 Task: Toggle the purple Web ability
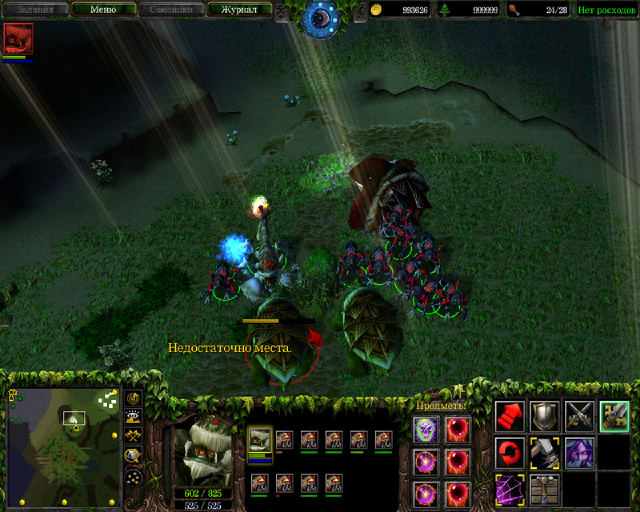coord(510,488)
